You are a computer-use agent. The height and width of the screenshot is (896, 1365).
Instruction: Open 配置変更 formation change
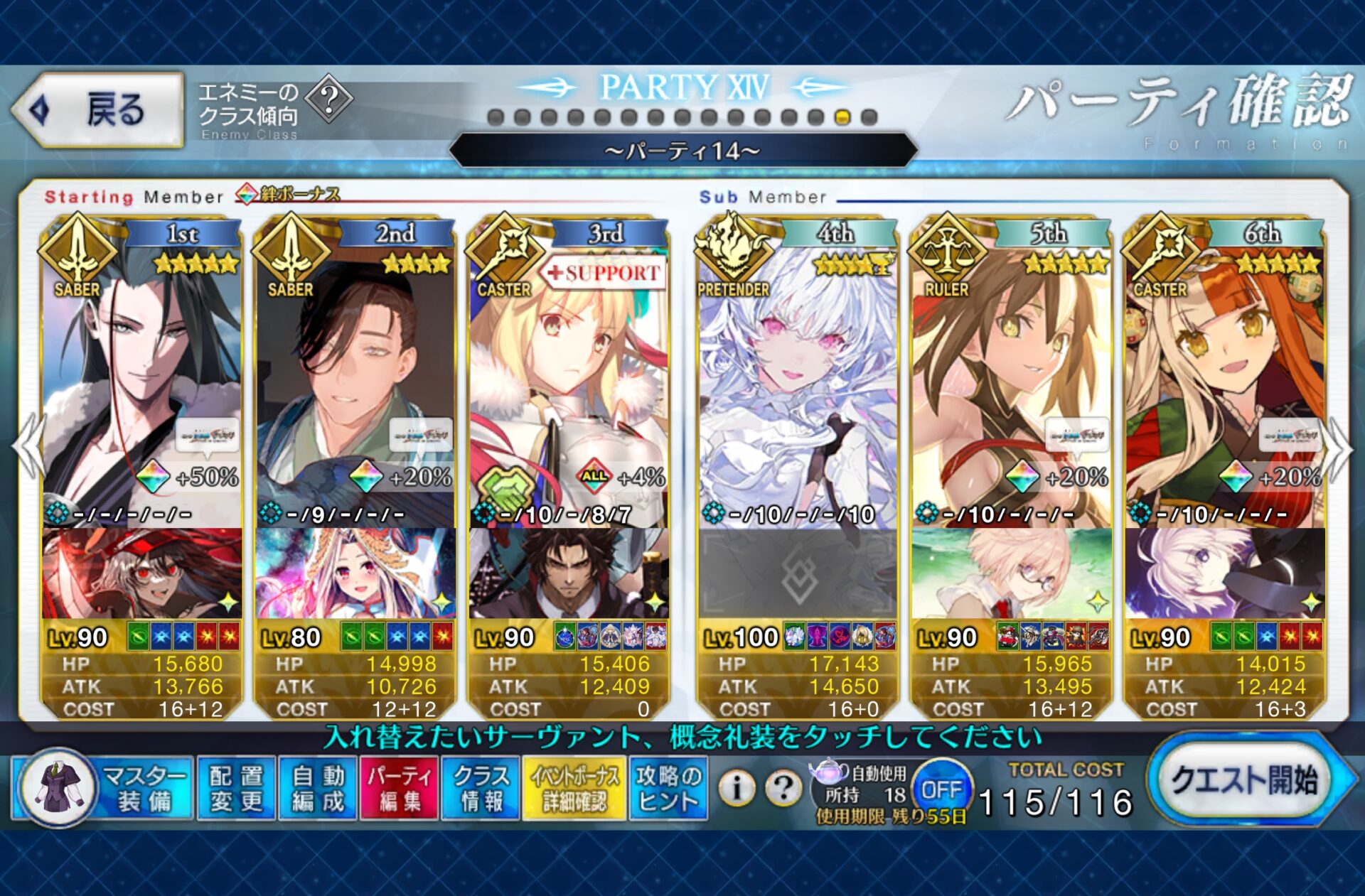click(236, 789)
